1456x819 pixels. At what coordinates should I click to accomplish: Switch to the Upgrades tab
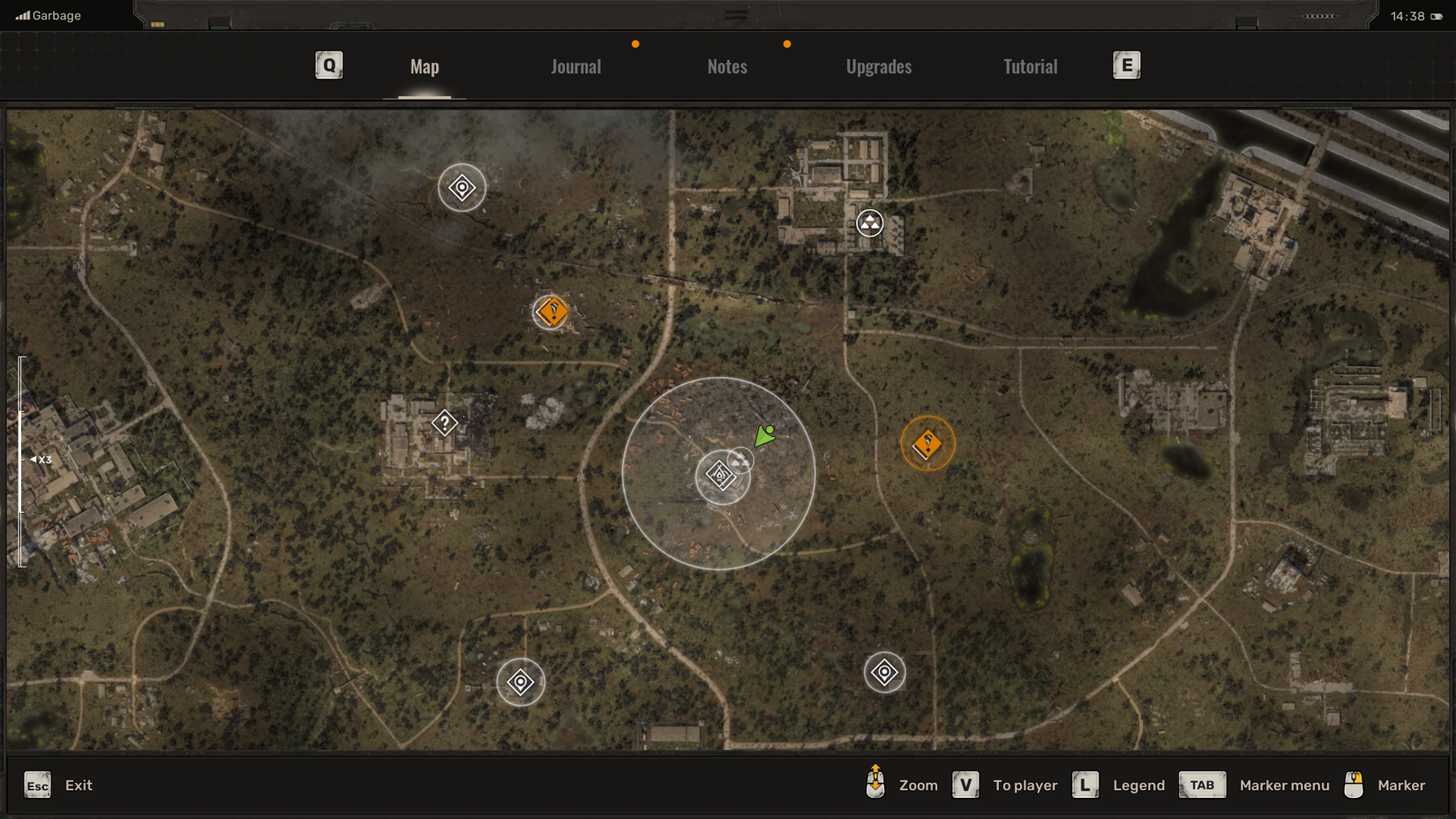[879, 66]
